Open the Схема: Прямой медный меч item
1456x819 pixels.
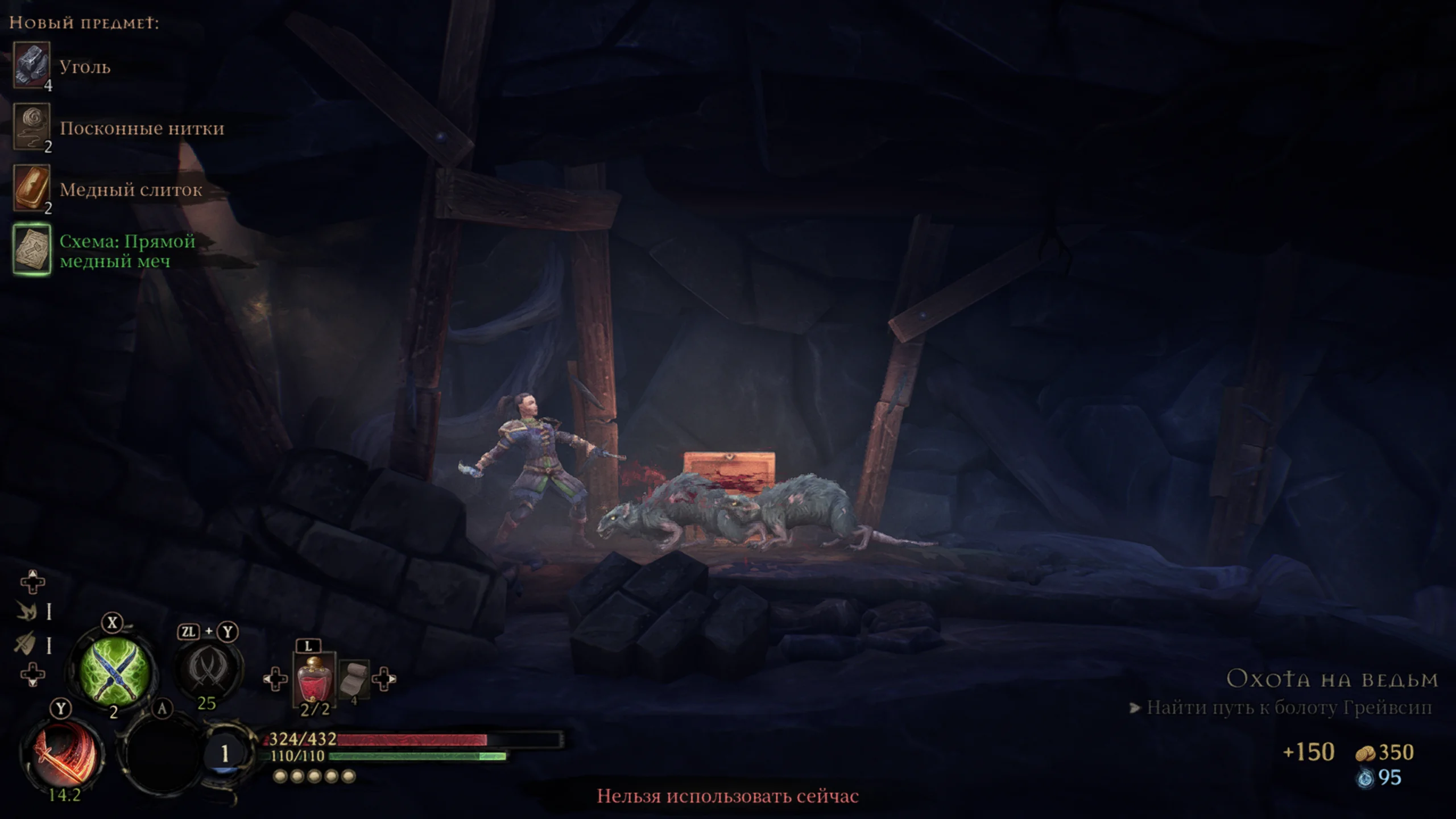tap(32, 250)
